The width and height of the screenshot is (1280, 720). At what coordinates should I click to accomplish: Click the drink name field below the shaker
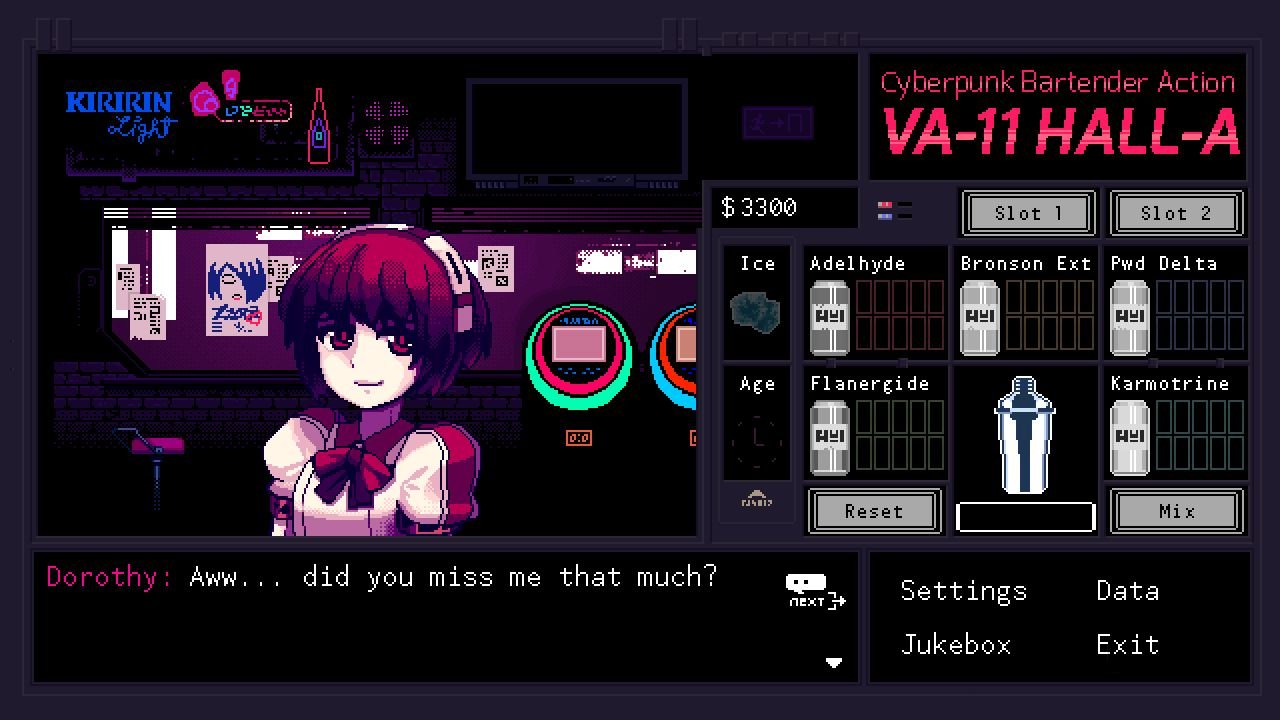pos(1025,514)
